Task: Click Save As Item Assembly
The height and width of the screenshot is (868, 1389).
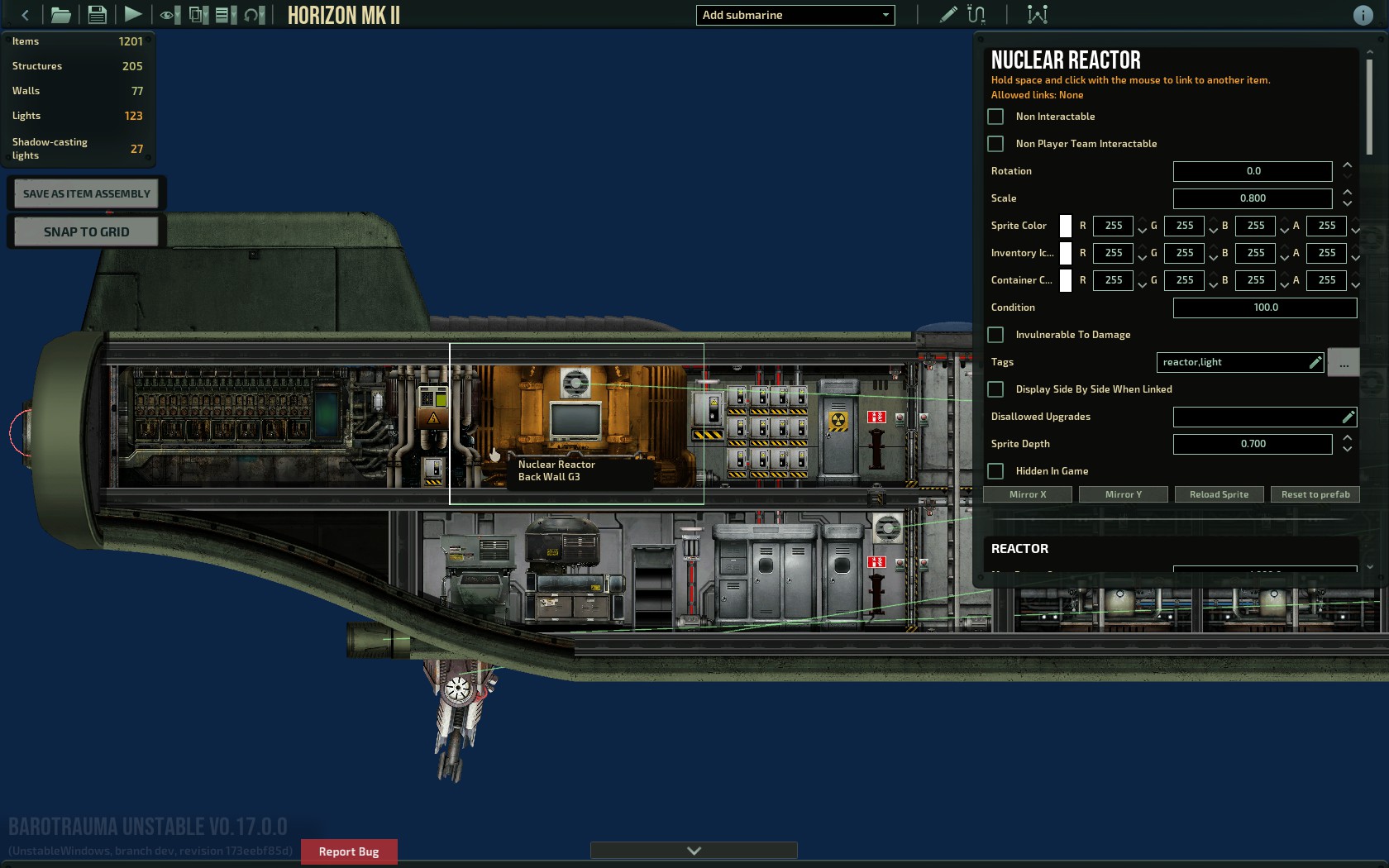Action: pyautogui.click(x=86, y=193)
